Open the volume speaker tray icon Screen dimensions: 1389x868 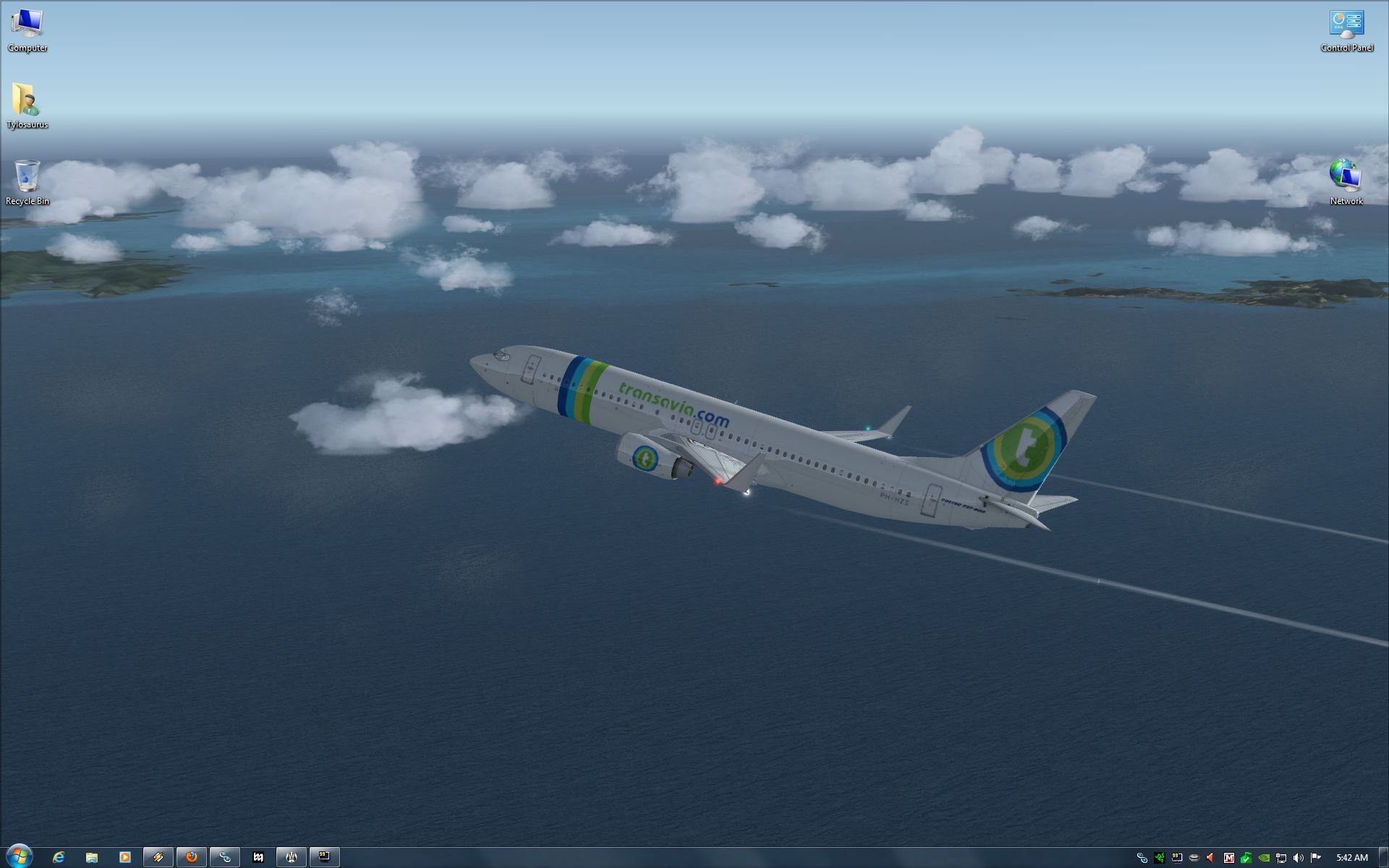[1299, 858]
